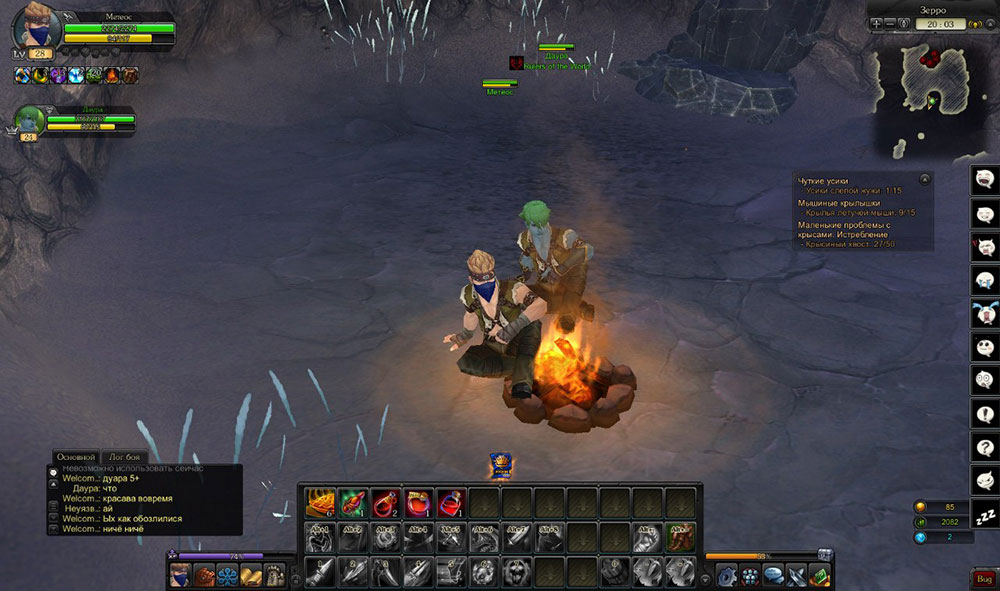Zoom in the minimap with the plus button
This screenshot has height=591, width=1000.
(877, 23)
